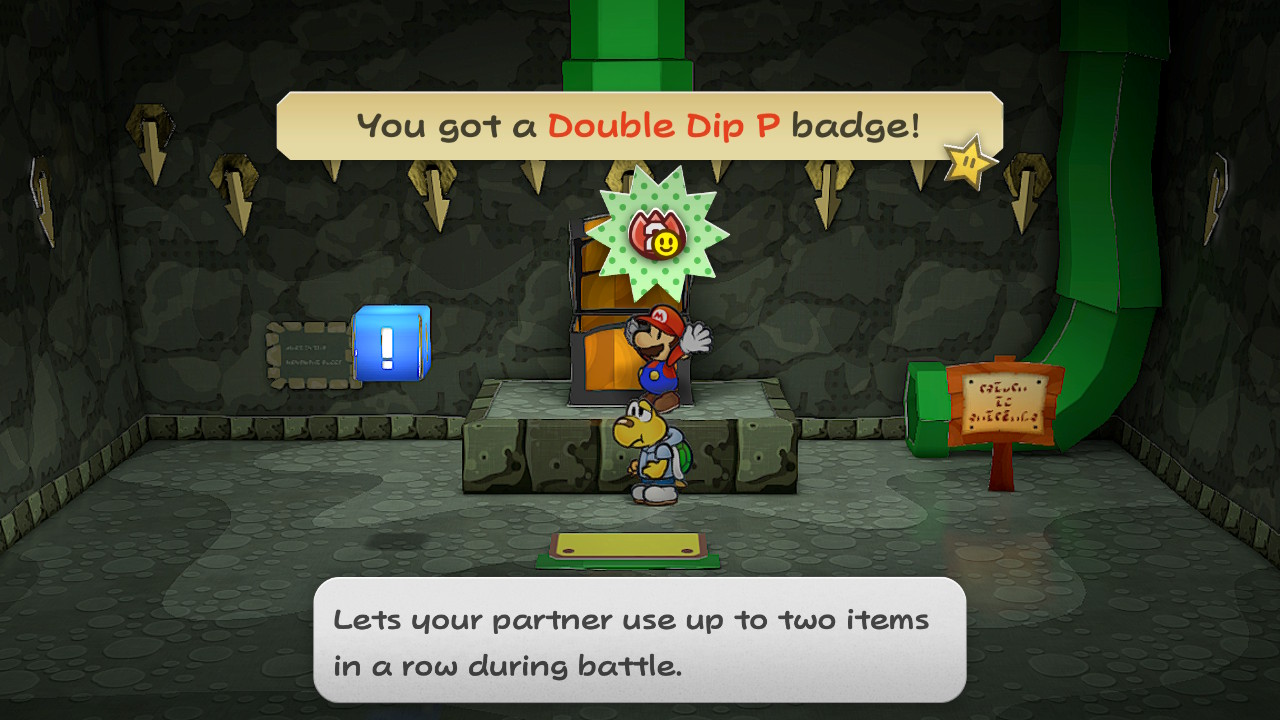This screenshot has height=720, width=1280.
Task: Dismiss the badge description text box
Action: [639, 640]
